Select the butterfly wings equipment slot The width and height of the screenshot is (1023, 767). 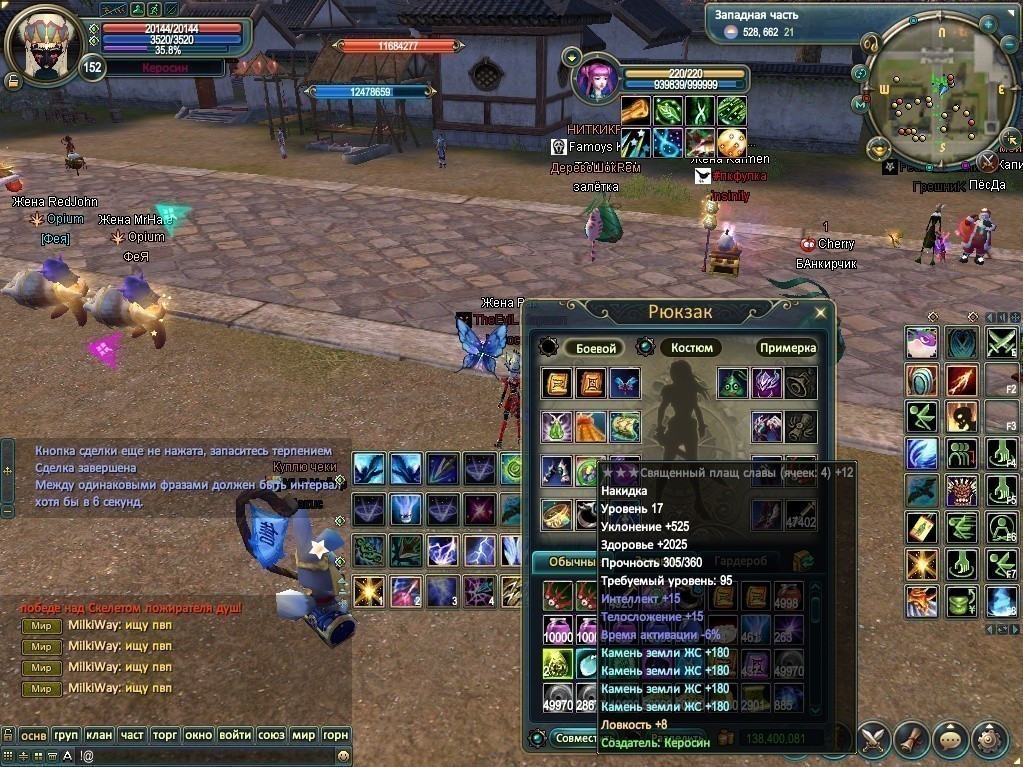[x=625, y=383]
